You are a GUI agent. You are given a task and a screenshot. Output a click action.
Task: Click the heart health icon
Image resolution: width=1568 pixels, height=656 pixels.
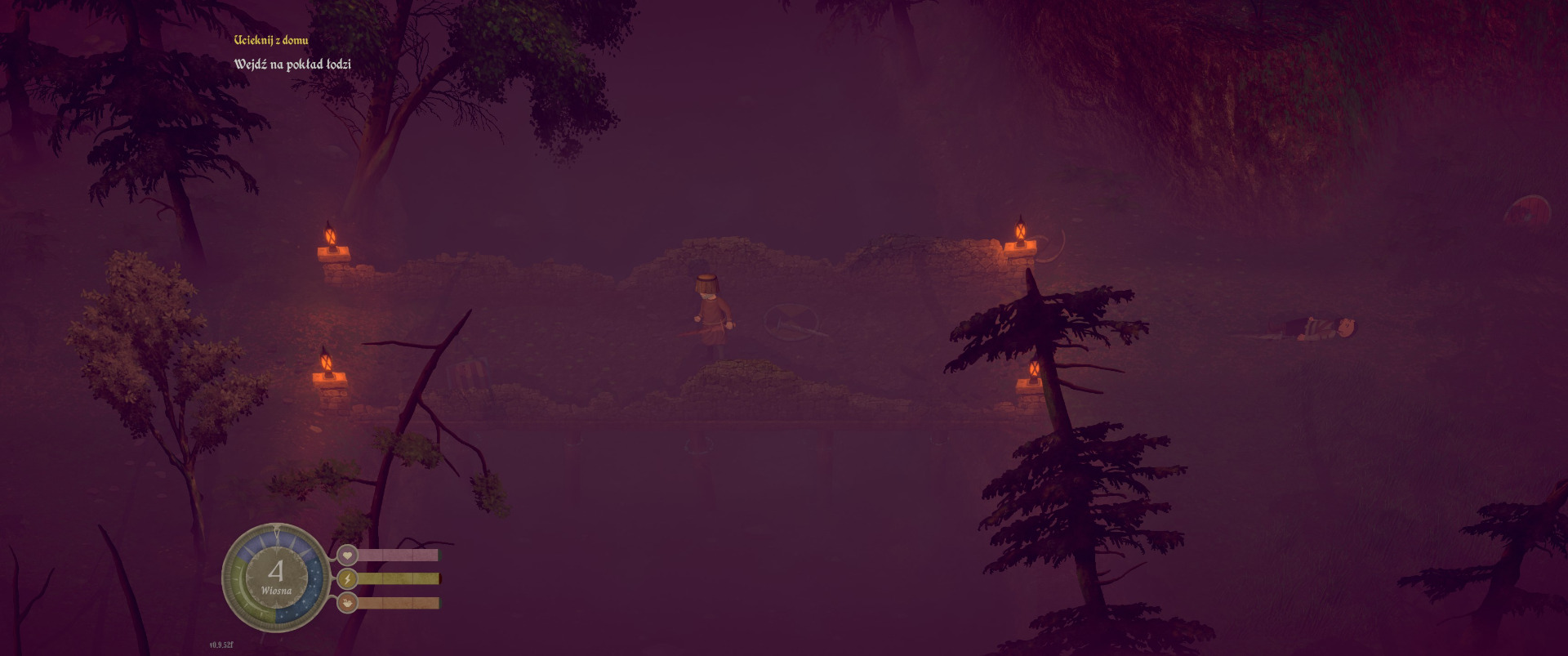click(x=347, y=556)
